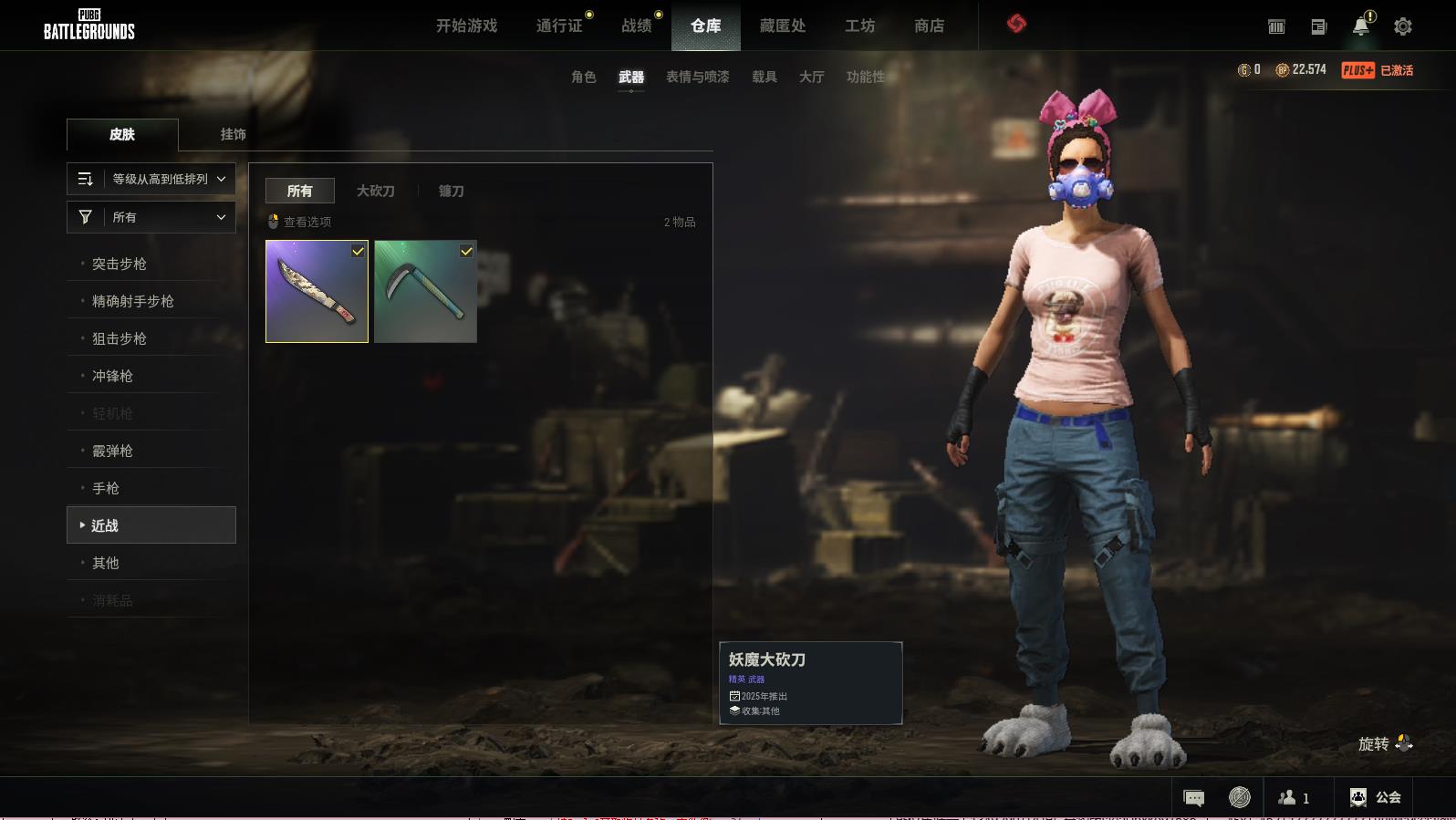This screenshot has height=820, width=1456.
Task: Choose the 突击步枪 assault rifle category
Action: point(120,264)
